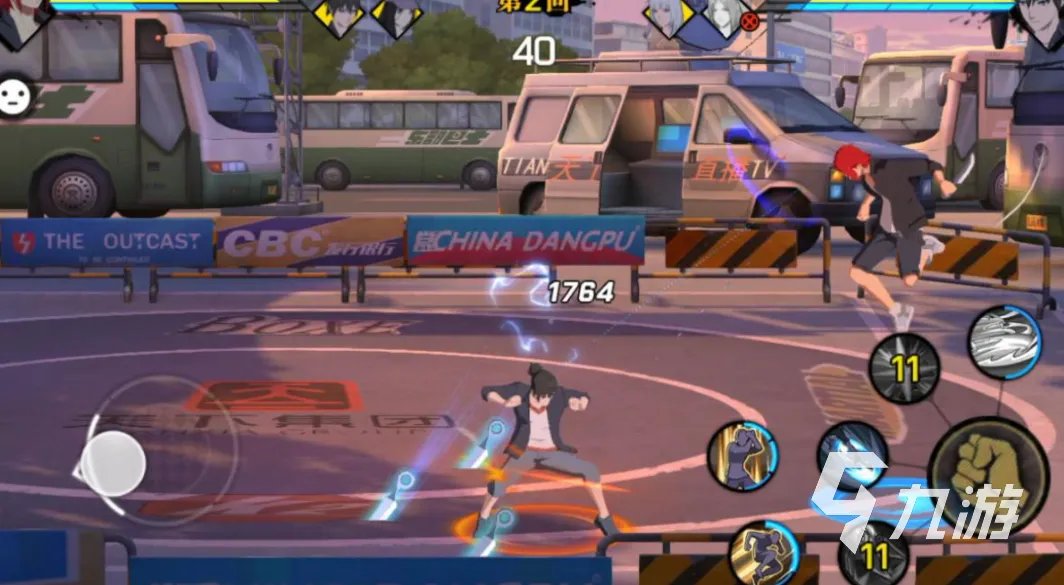Trigger the golden standing-figure skill
Image resolution: width=1064 pixels, height=585 pixels.
742,456
